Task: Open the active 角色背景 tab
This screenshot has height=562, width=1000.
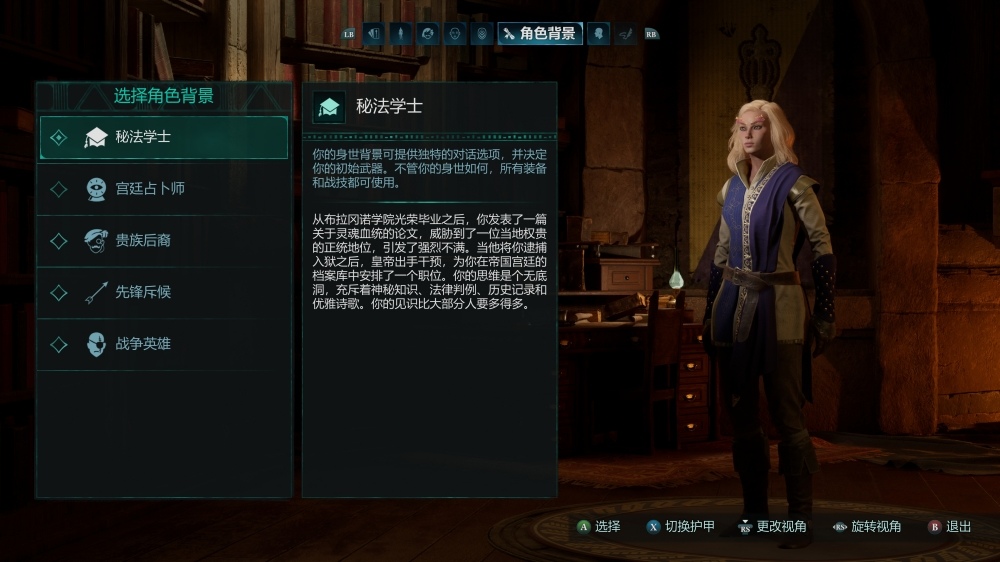Action: click(540, 33)
